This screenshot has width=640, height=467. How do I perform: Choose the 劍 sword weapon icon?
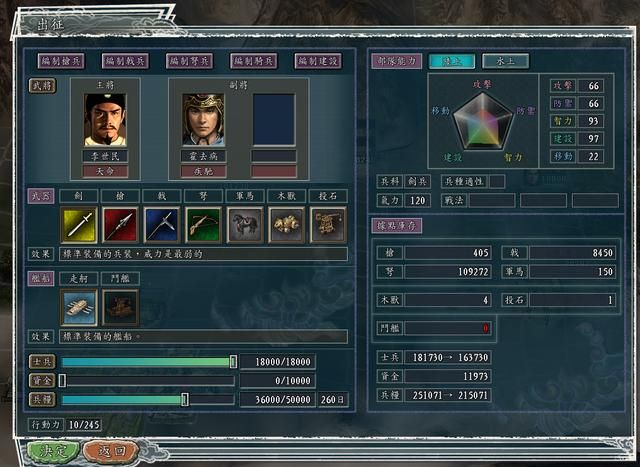pos(79,225)
